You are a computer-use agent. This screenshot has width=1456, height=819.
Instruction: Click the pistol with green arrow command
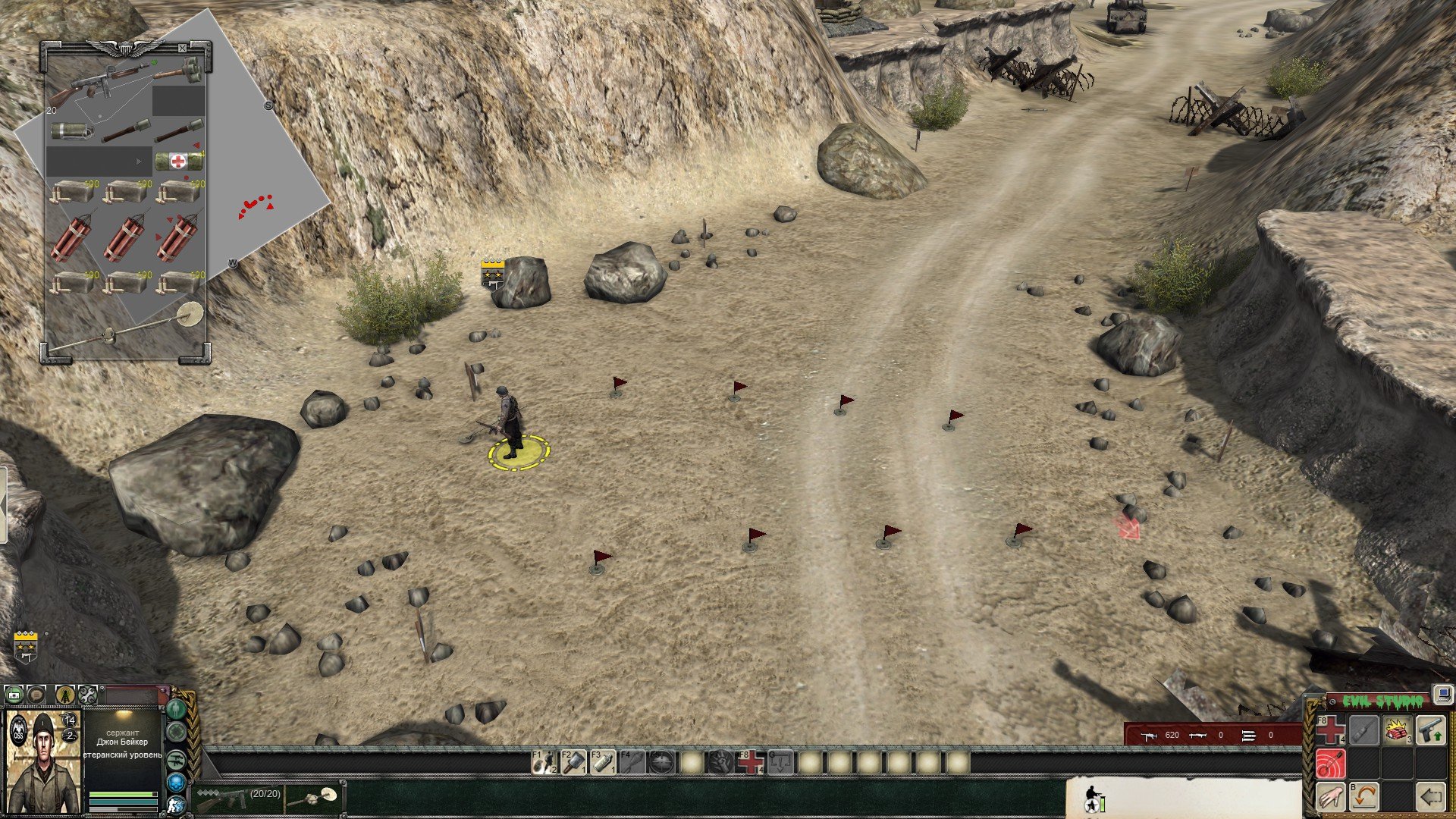point(1429,730)
